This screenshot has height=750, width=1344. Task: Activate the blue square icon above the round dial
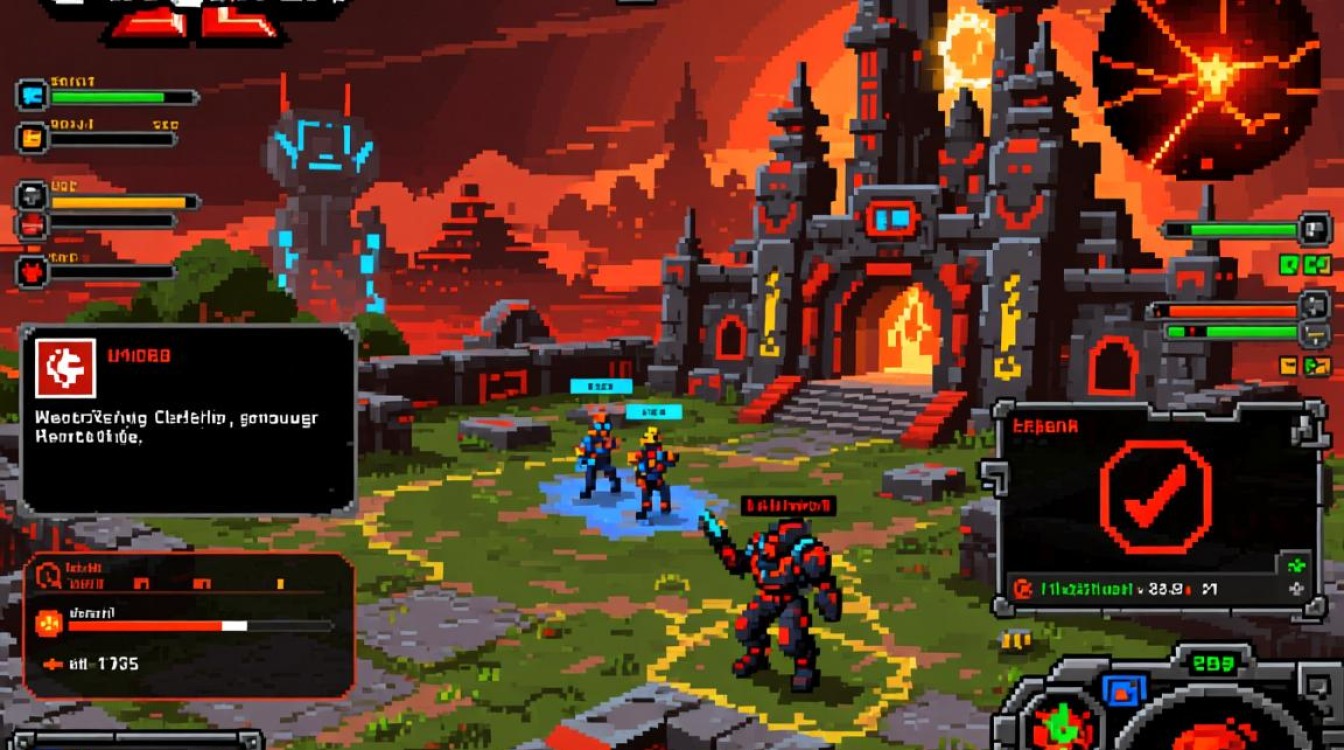1125,689
